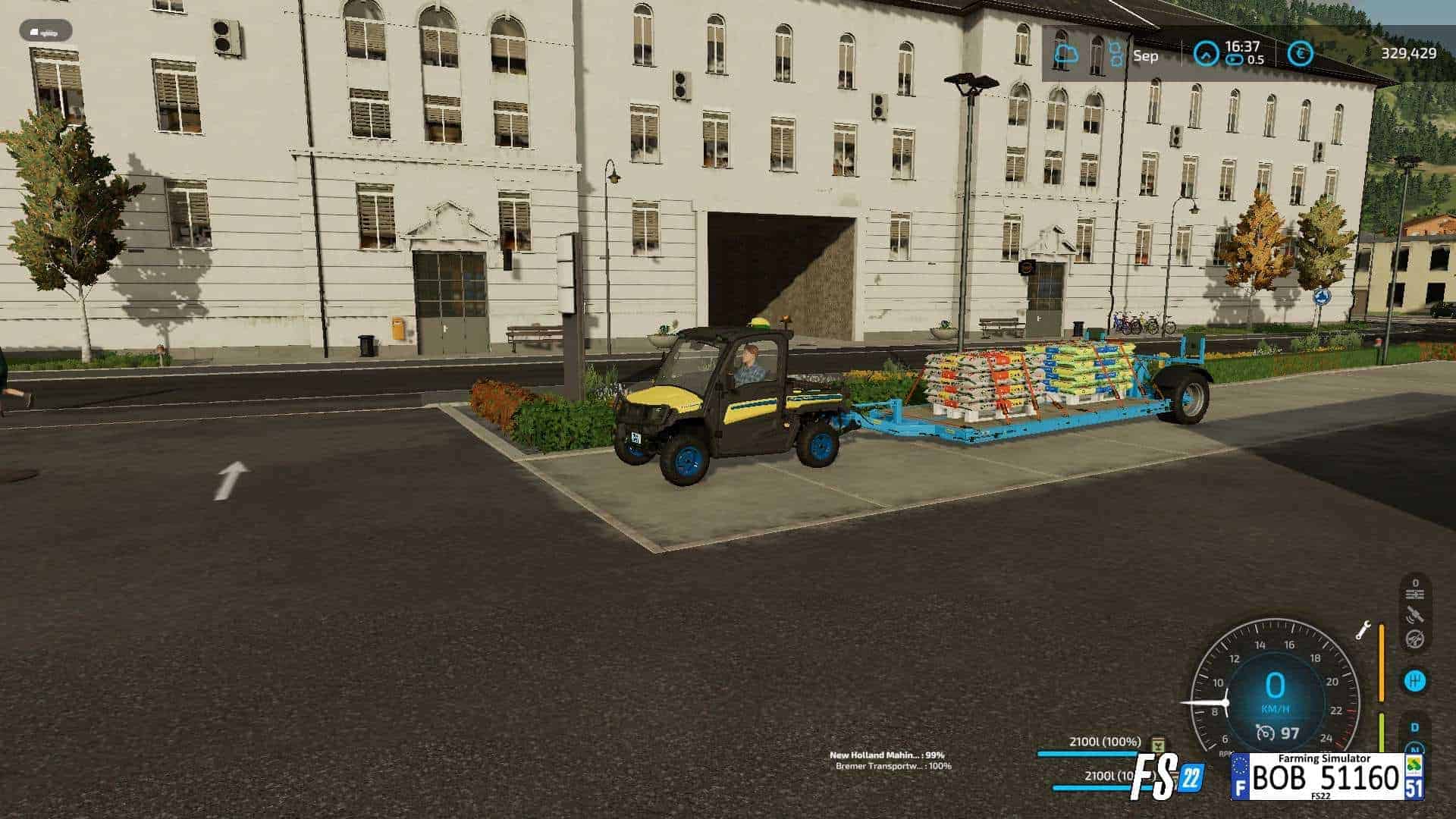Click the Sep month label
The image size is (1456, 819).
click(x=1147, y=55)
